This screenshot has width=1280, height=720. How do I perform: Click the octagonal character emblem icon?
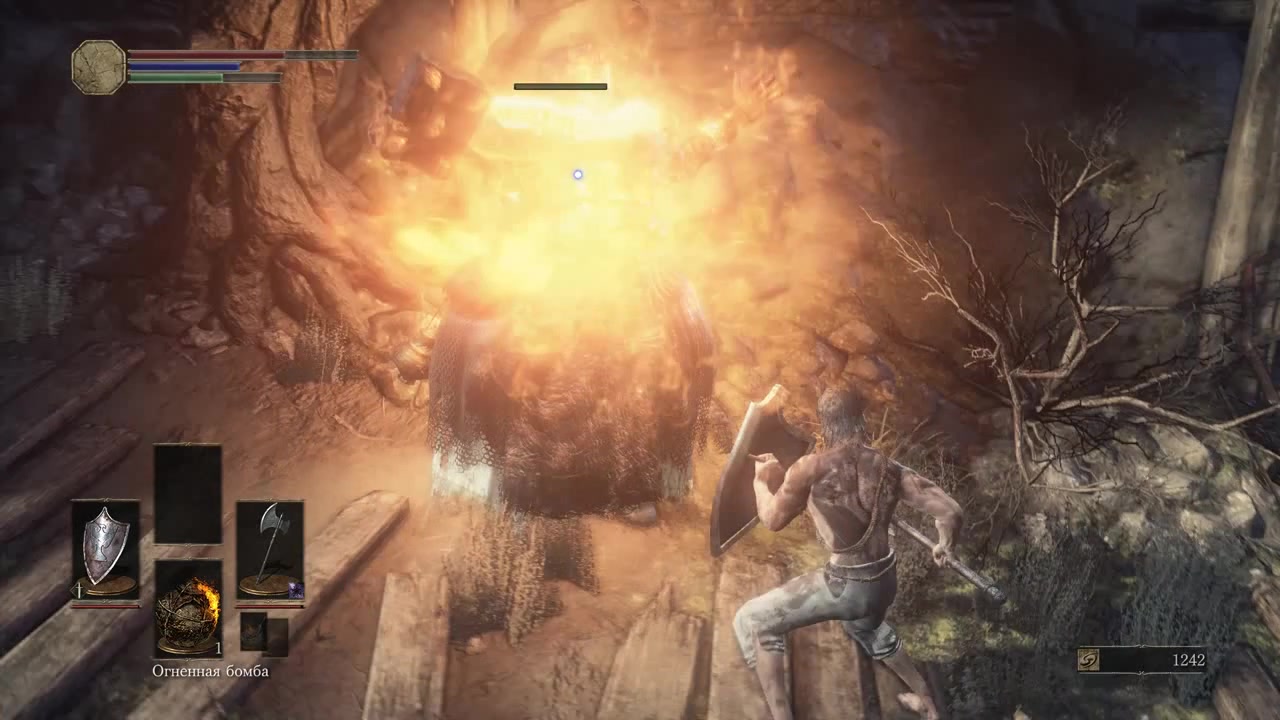pos(99,67)
